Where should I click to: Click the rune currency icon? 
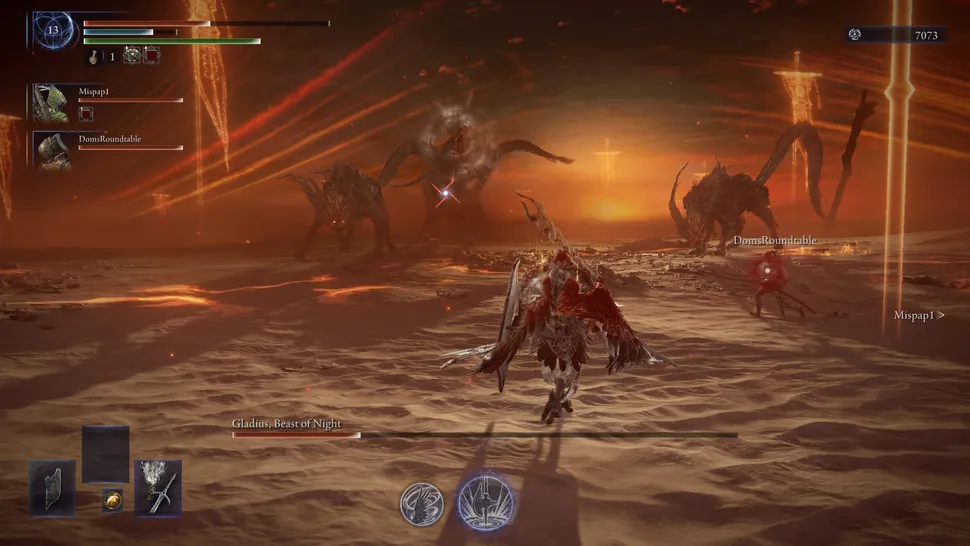tap(855, 35)
